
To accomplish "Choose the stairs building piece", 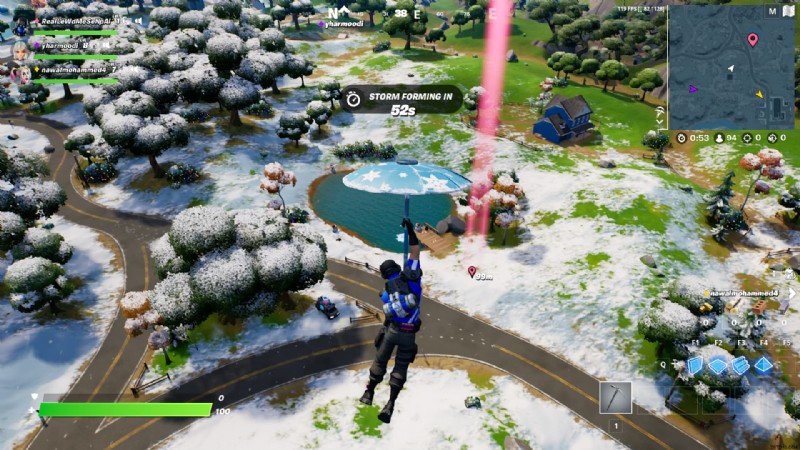I will point(741,366).
